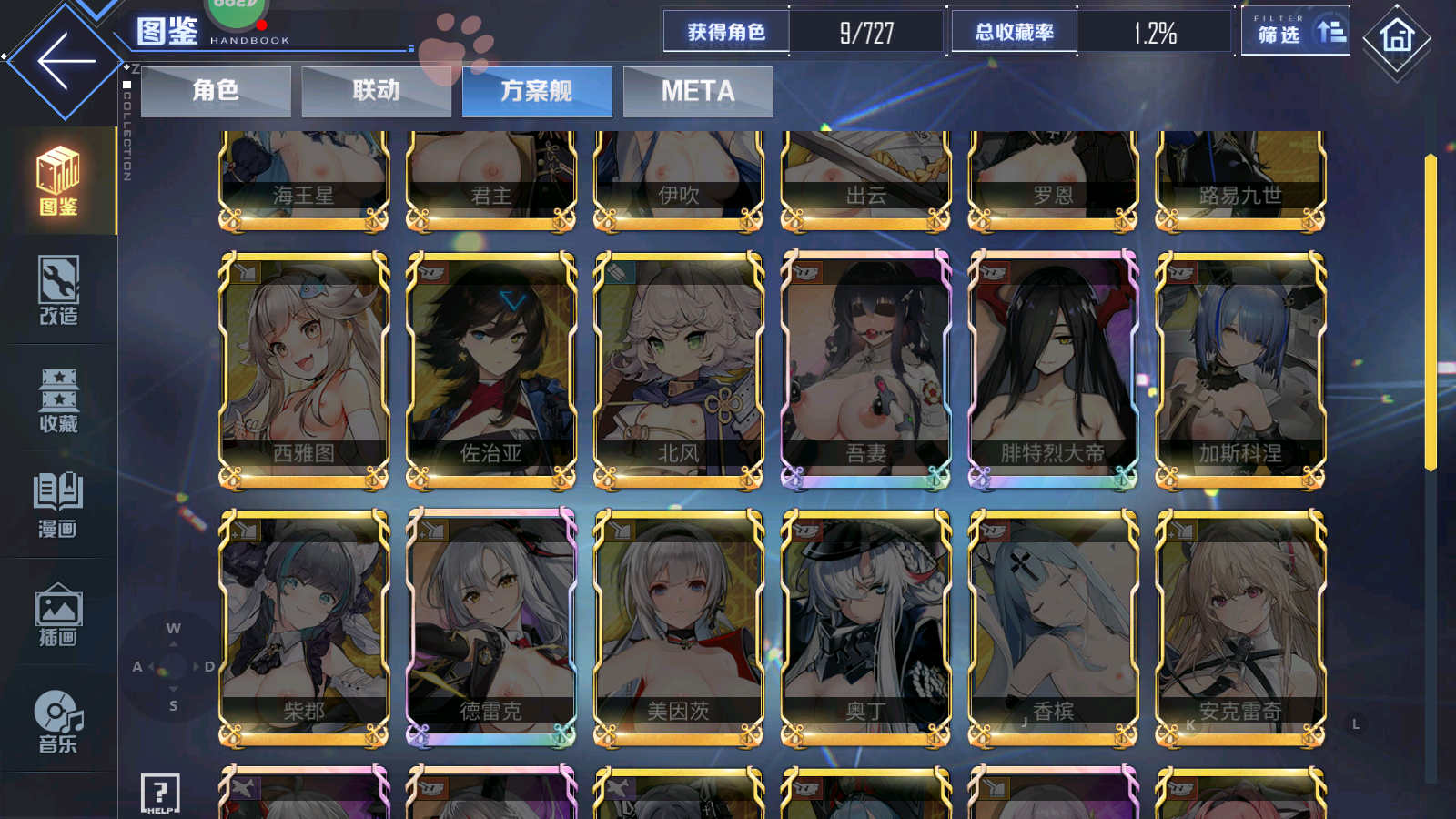Viewport: 1456px width, 819px height.
Task: Pick the 加斯科涅 character card
Action: click(x=1240, y=369)
